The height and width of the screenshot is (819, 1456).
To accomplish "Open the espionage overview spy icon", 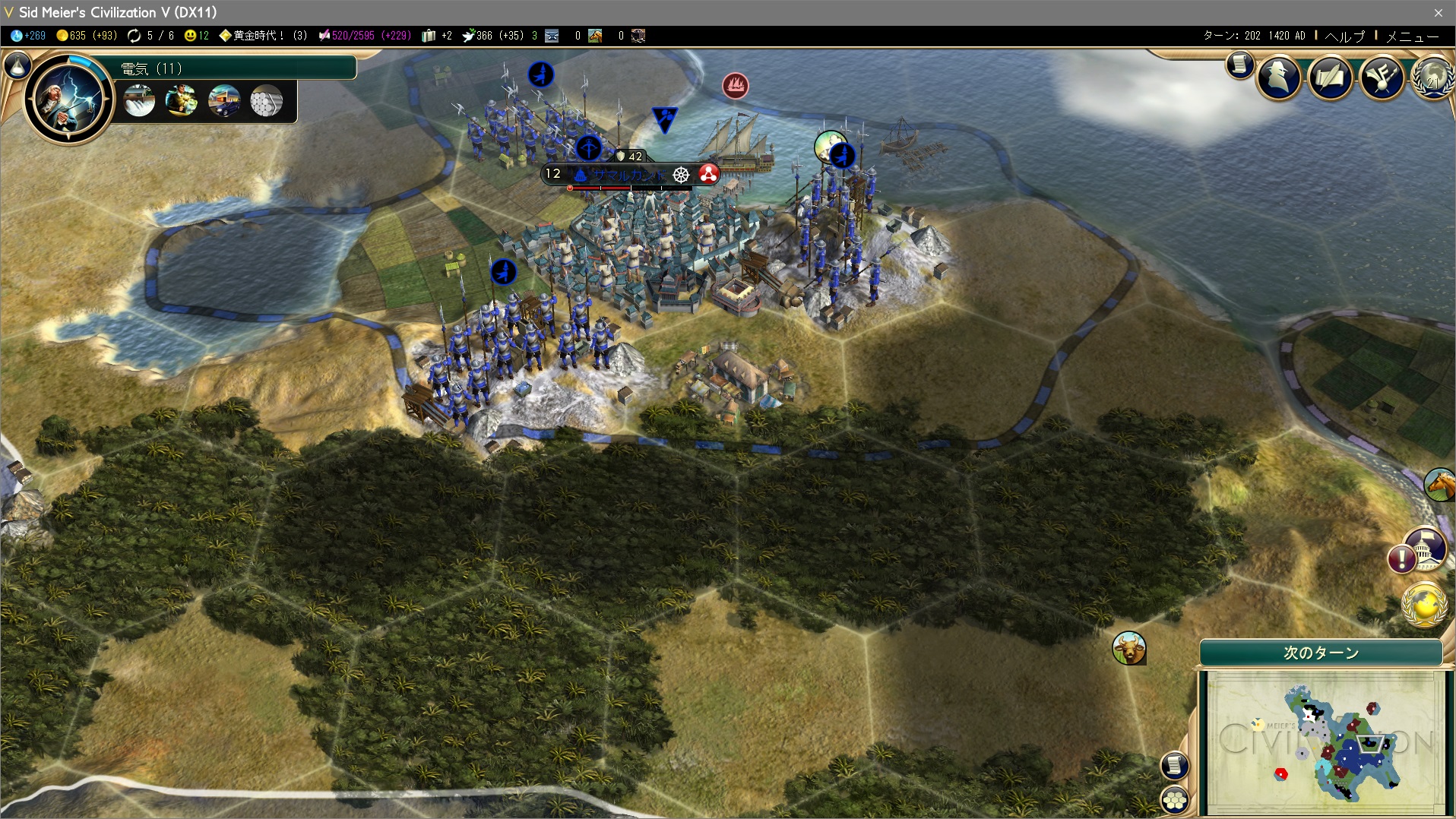I will 1279,77.
